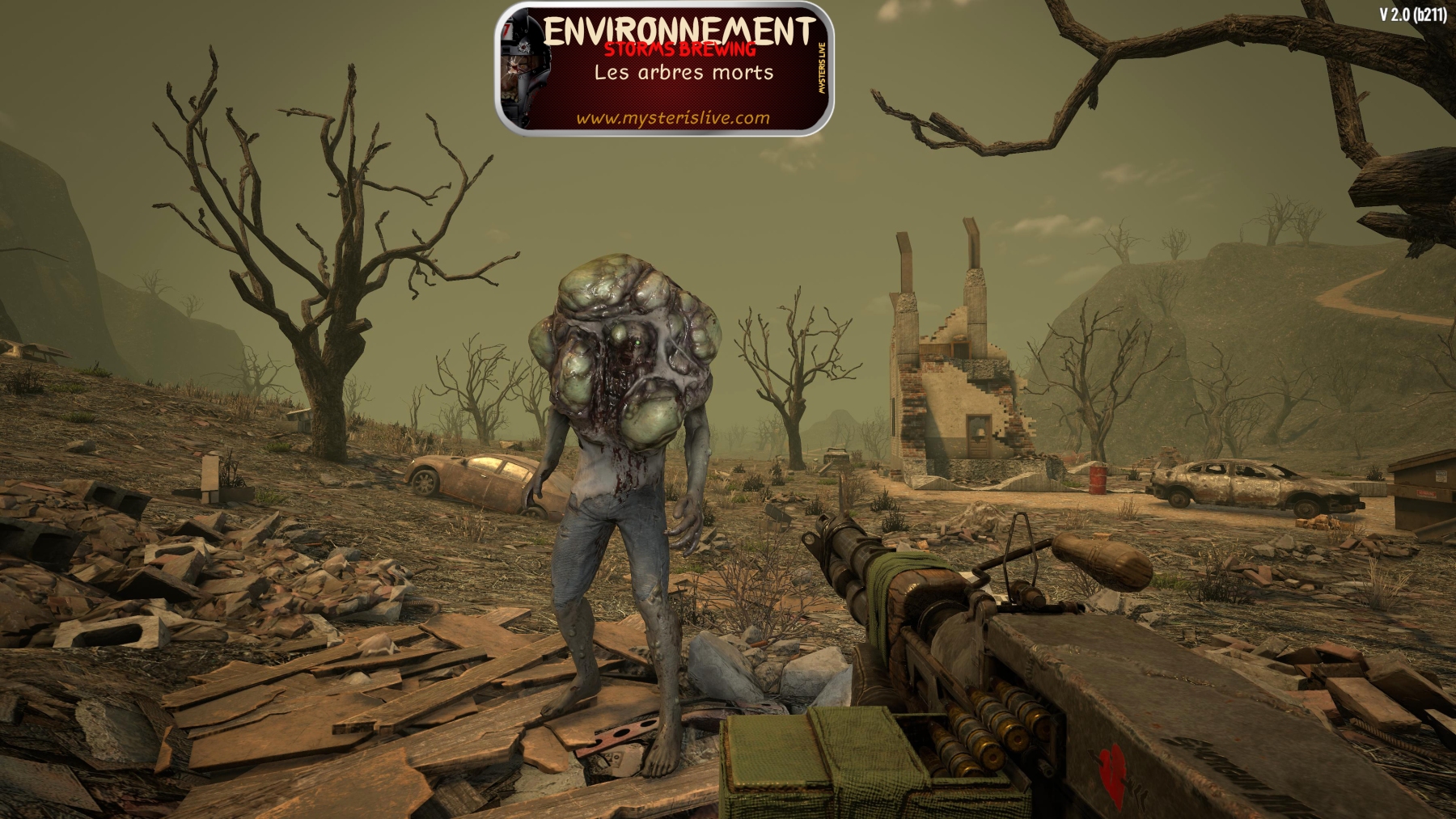Open the www.mysterislive.com link in banner

click(x=672, y=118)
